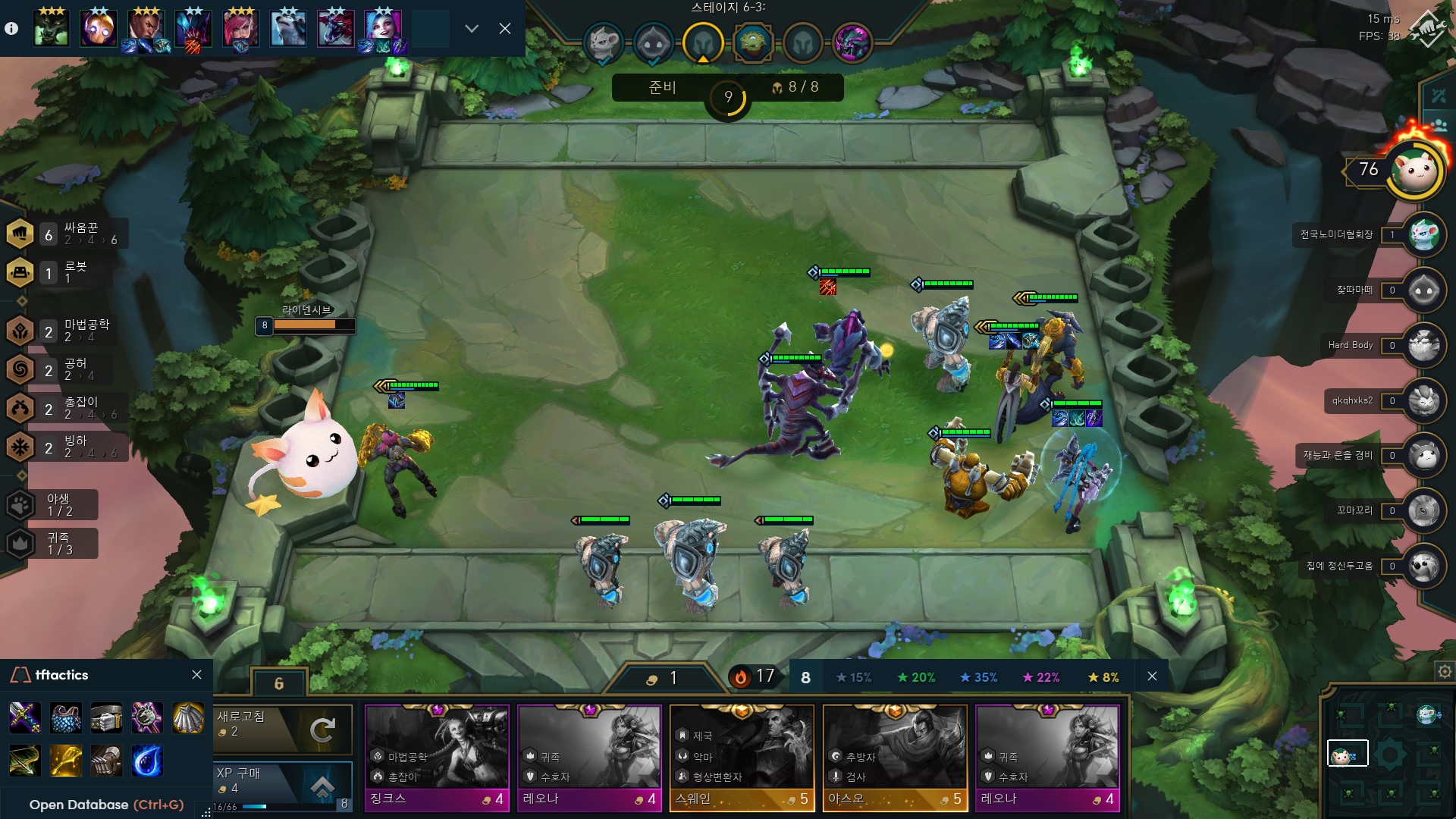This screenshot has width=1456, height=819.
Task: Show the Glacial trait details
Action: (67, 447)
